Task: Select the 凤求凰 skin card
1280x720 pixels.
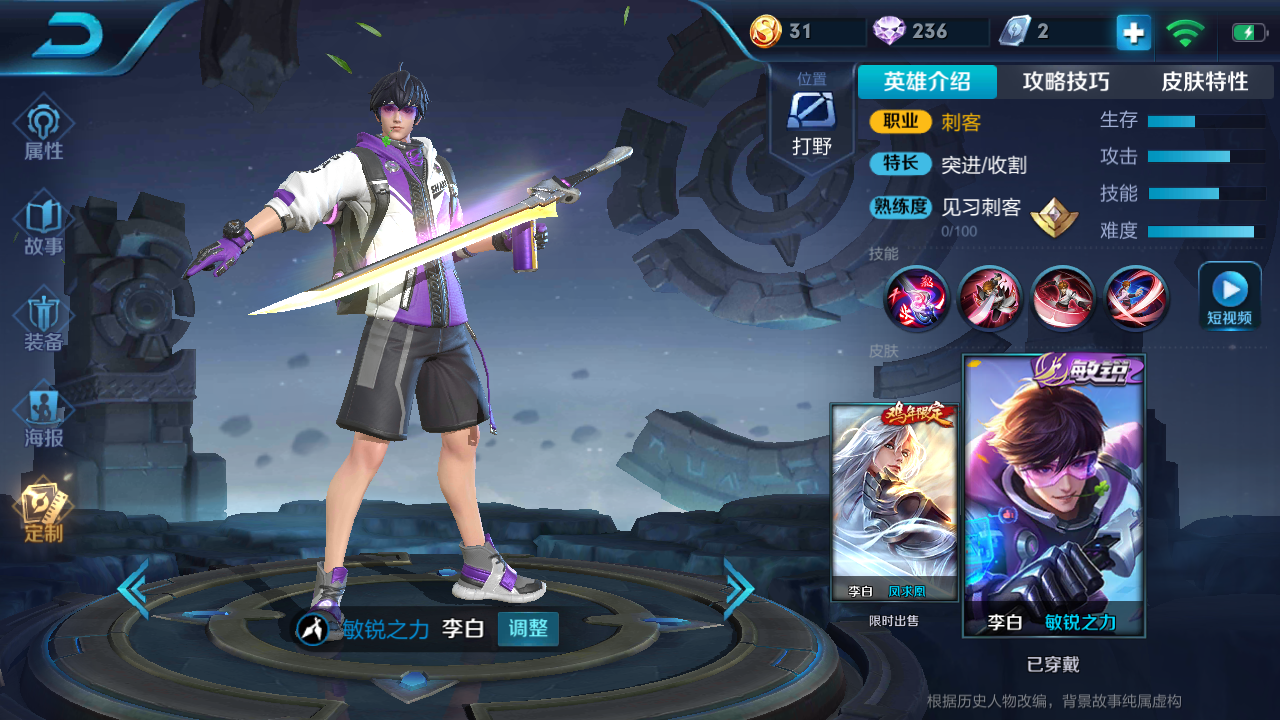Action: coord(894,502)
